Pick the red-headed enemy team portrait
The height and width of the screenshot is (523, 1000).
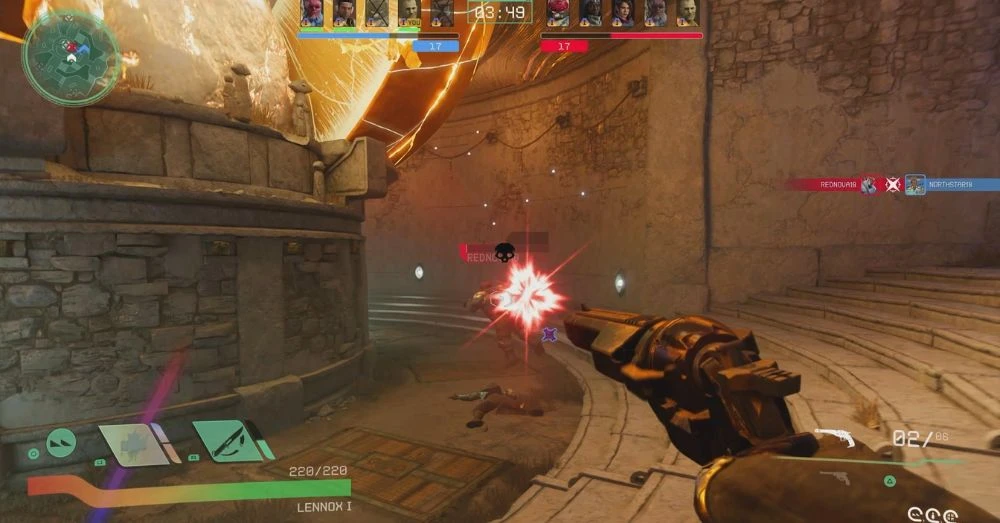pos(557,13)
